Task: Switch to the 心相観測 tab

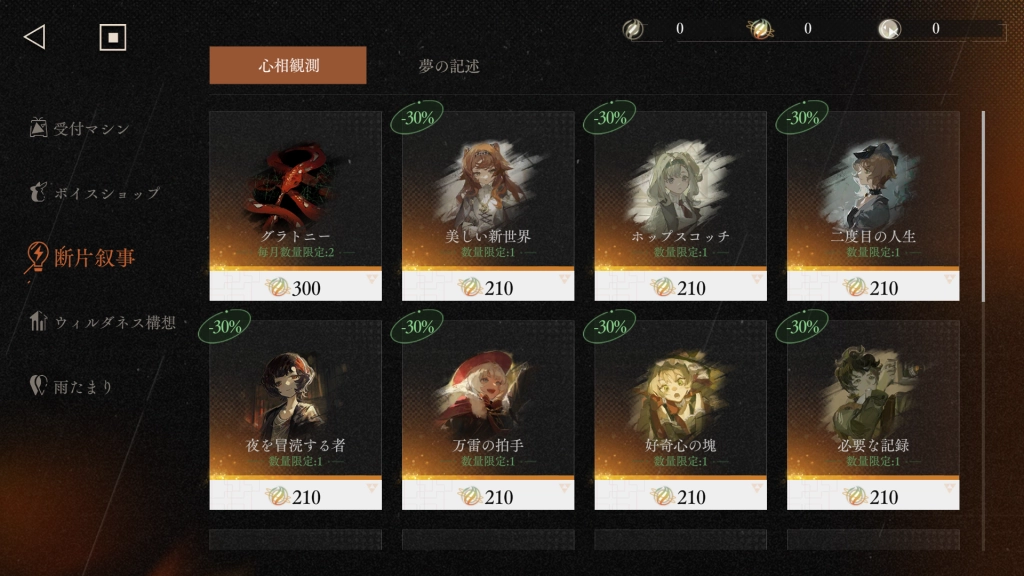Action: pyautogui.click(x=288, y=66)
